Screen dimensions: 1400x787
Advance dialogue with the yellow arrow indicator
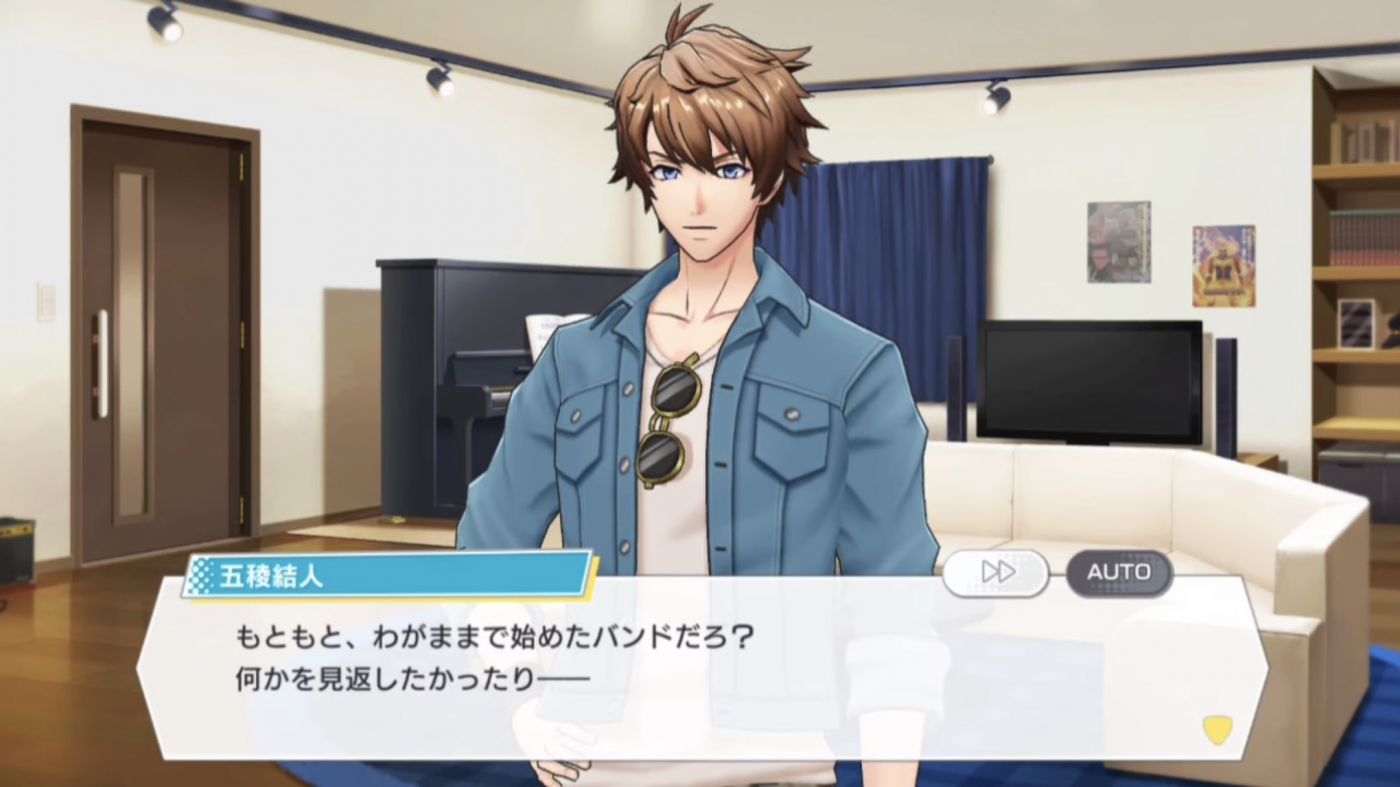pos(1216,729)
